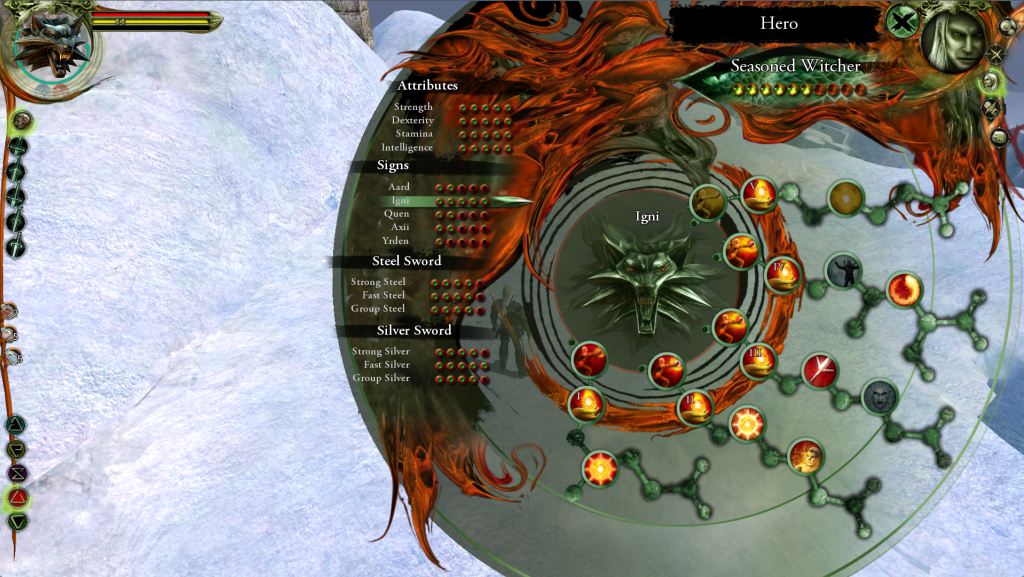Select the Quen sign row
The image size is (1024, 577).
click(x=397, y=214)
